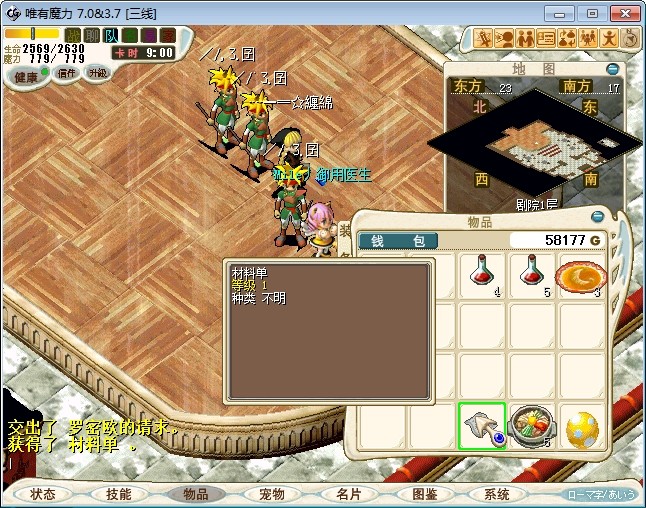Show the 图鉴 encyclopedia
646x508 pixels.
pyautogui.click(x=423, y=494)
